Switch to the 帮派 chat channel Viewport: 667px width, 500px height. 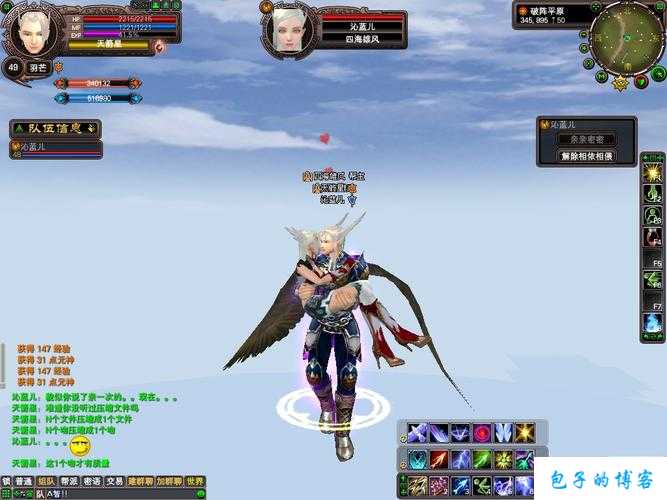69,481
